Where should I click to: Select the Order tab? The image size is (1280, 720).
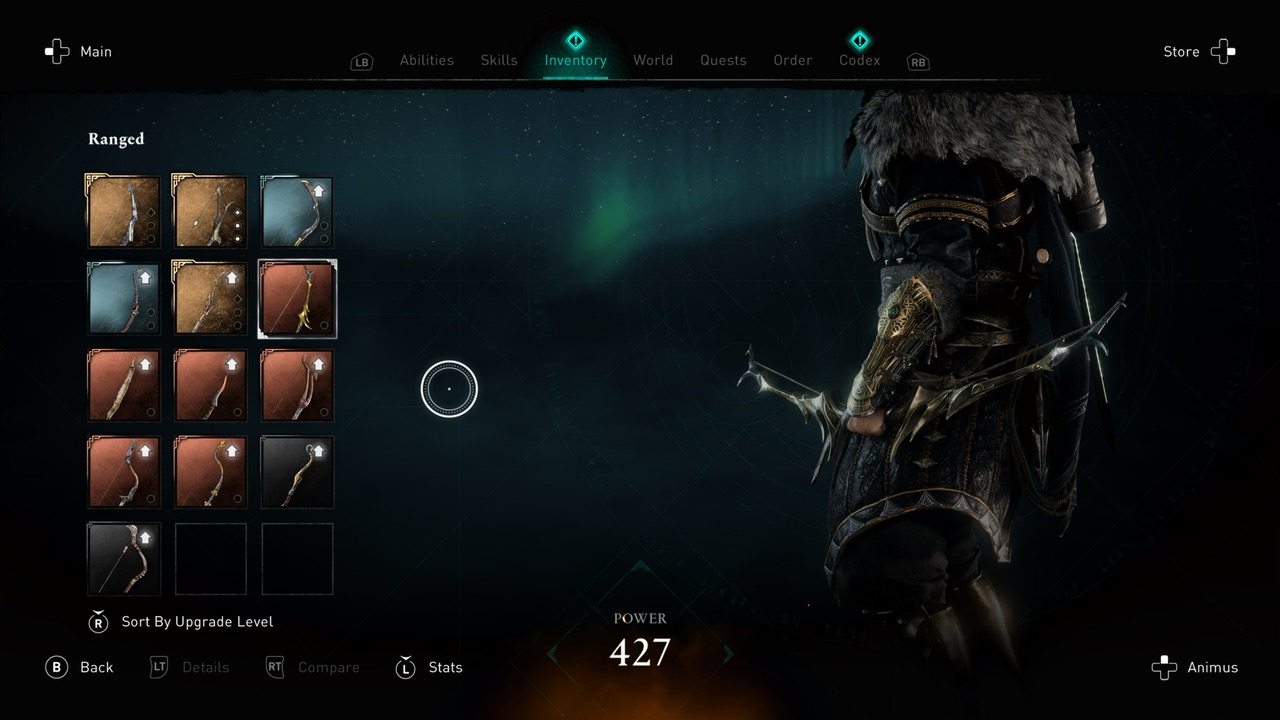792,60
